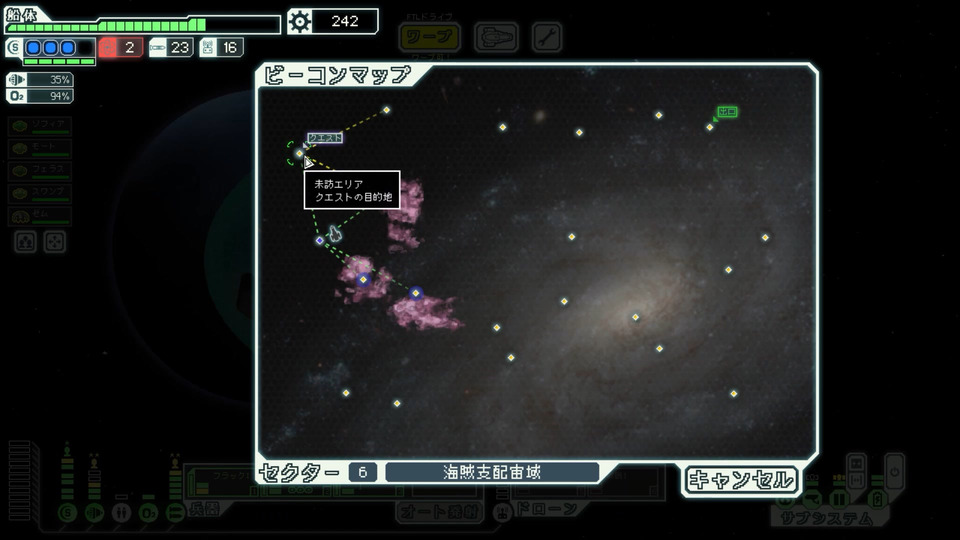This screenshot has height=540, width=960.
Task: Cancel the beacon map with キャンセル
Action: coord(741,480)
